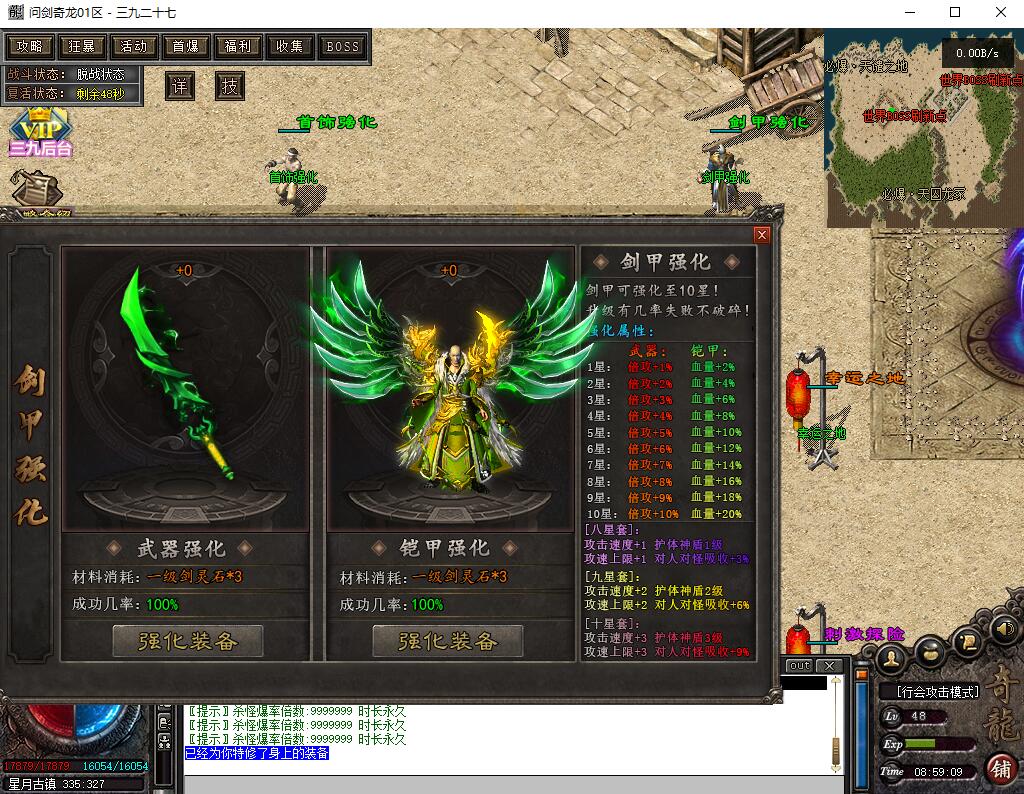Open the 收集 collection menu
The width and height of the screenshot is (1024, 794).
[289, 47]
